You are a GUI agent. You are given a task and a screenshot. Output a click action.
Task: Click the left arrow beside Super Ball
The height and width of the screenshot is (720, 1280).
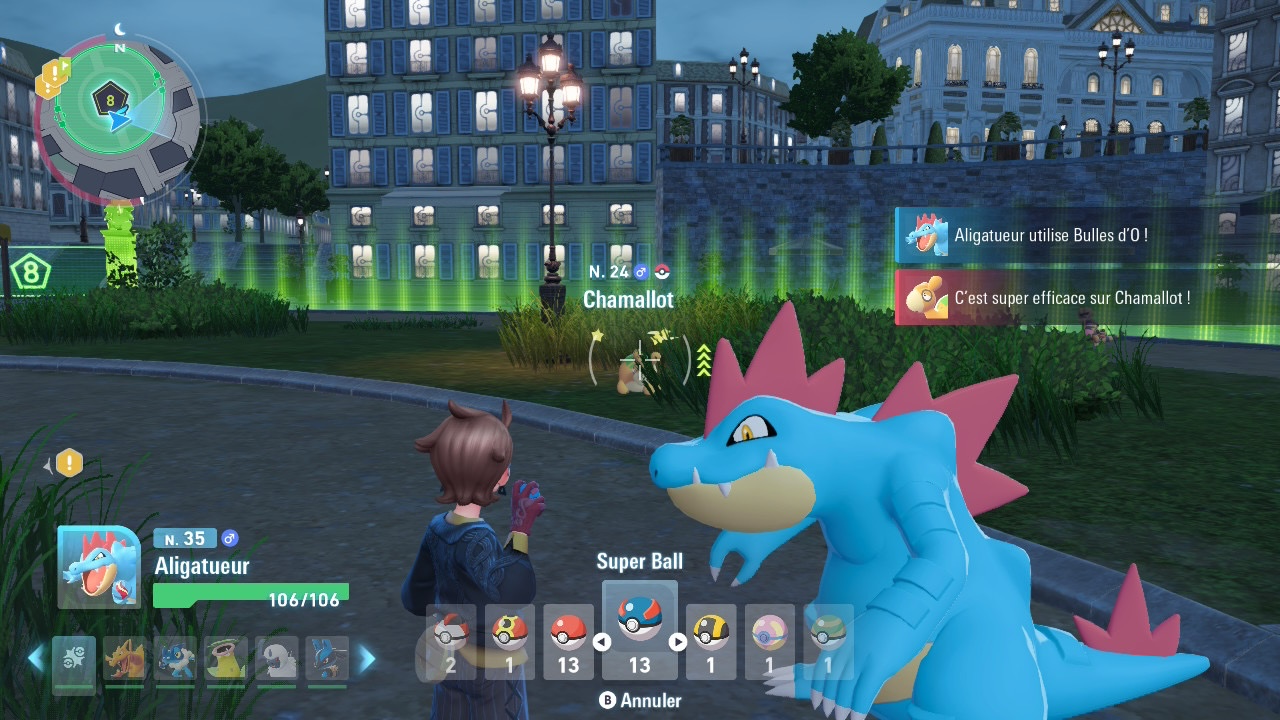[602, 642]
